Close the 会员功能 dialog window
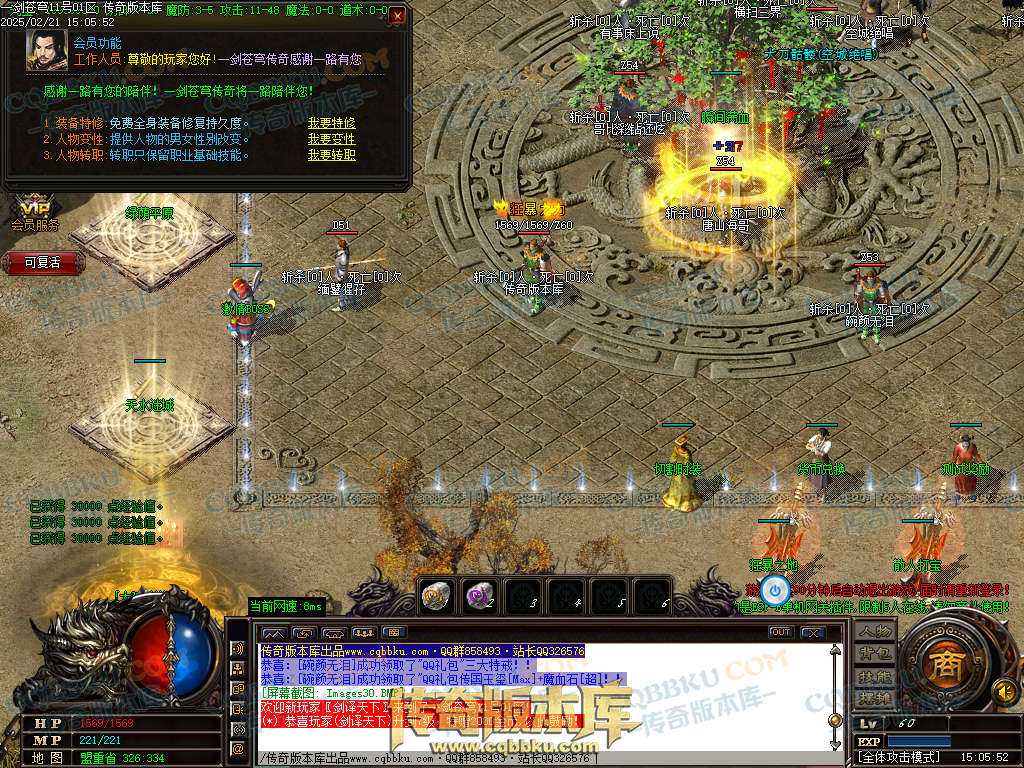 click(397, 16)
